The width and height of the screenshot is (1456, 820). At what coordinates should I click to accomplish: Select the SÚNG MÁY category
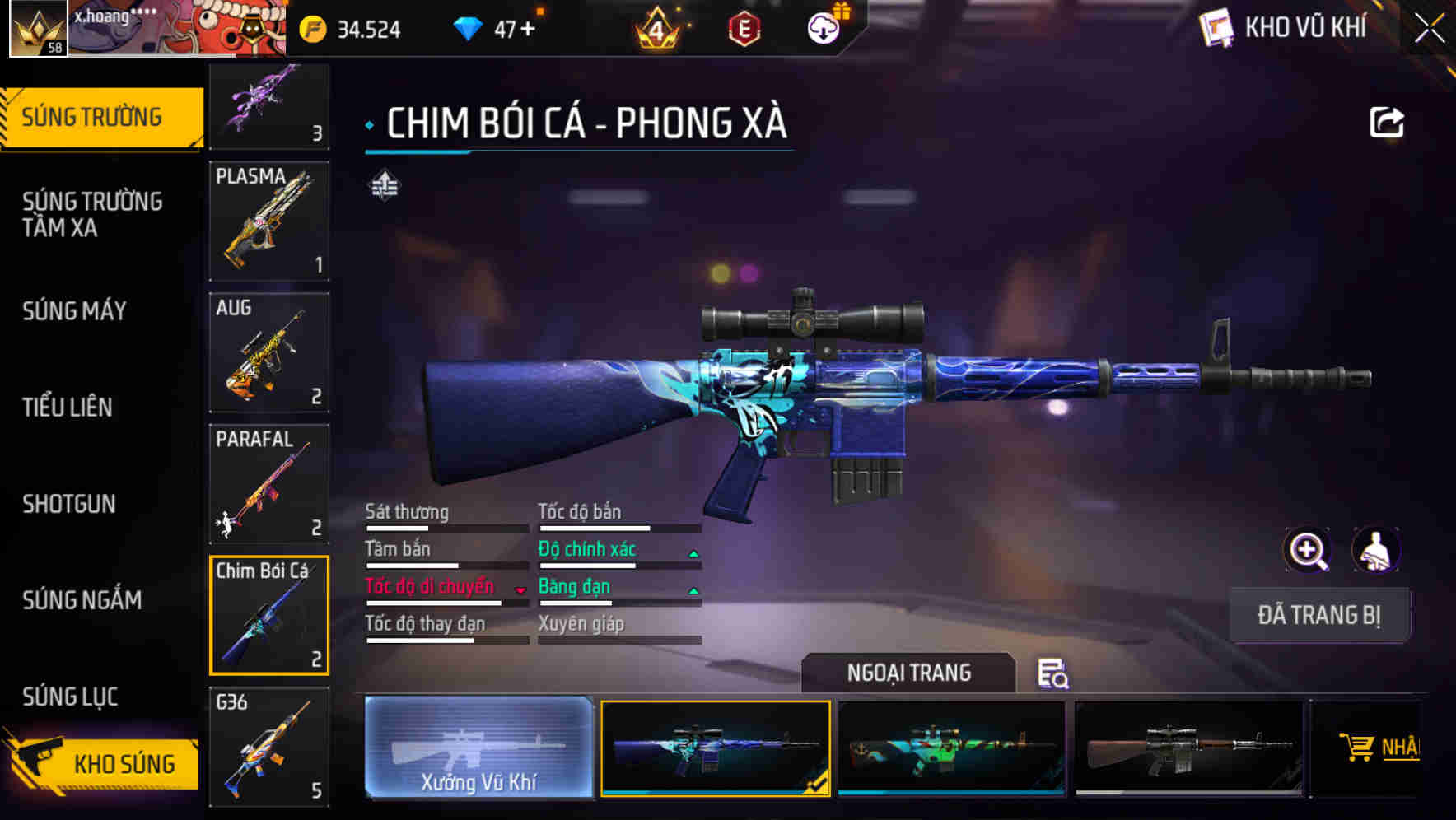point(74,311)
